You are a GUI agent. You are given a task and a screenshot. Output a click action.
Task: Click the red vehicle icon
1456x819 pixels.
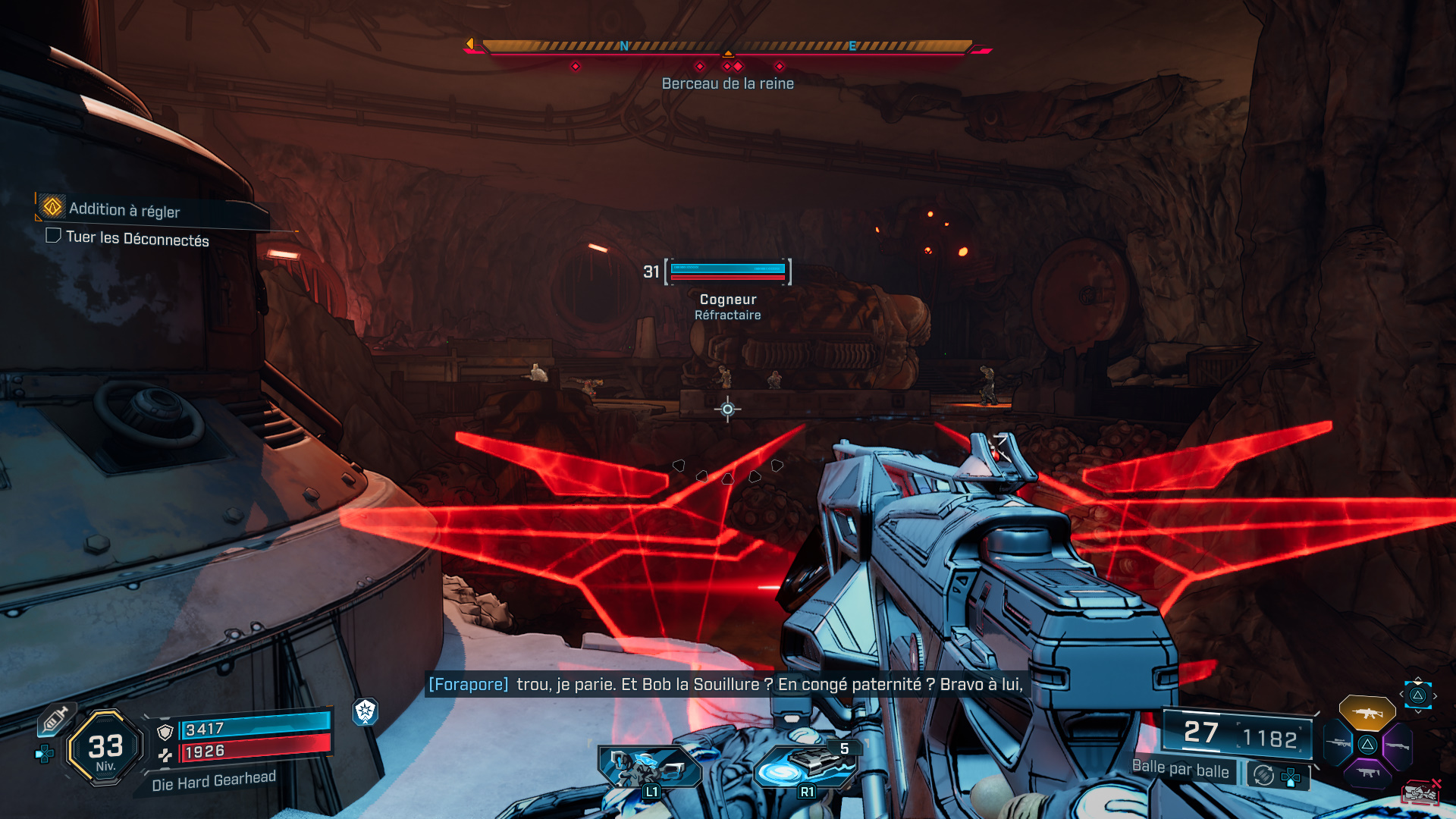[1420, 793]
